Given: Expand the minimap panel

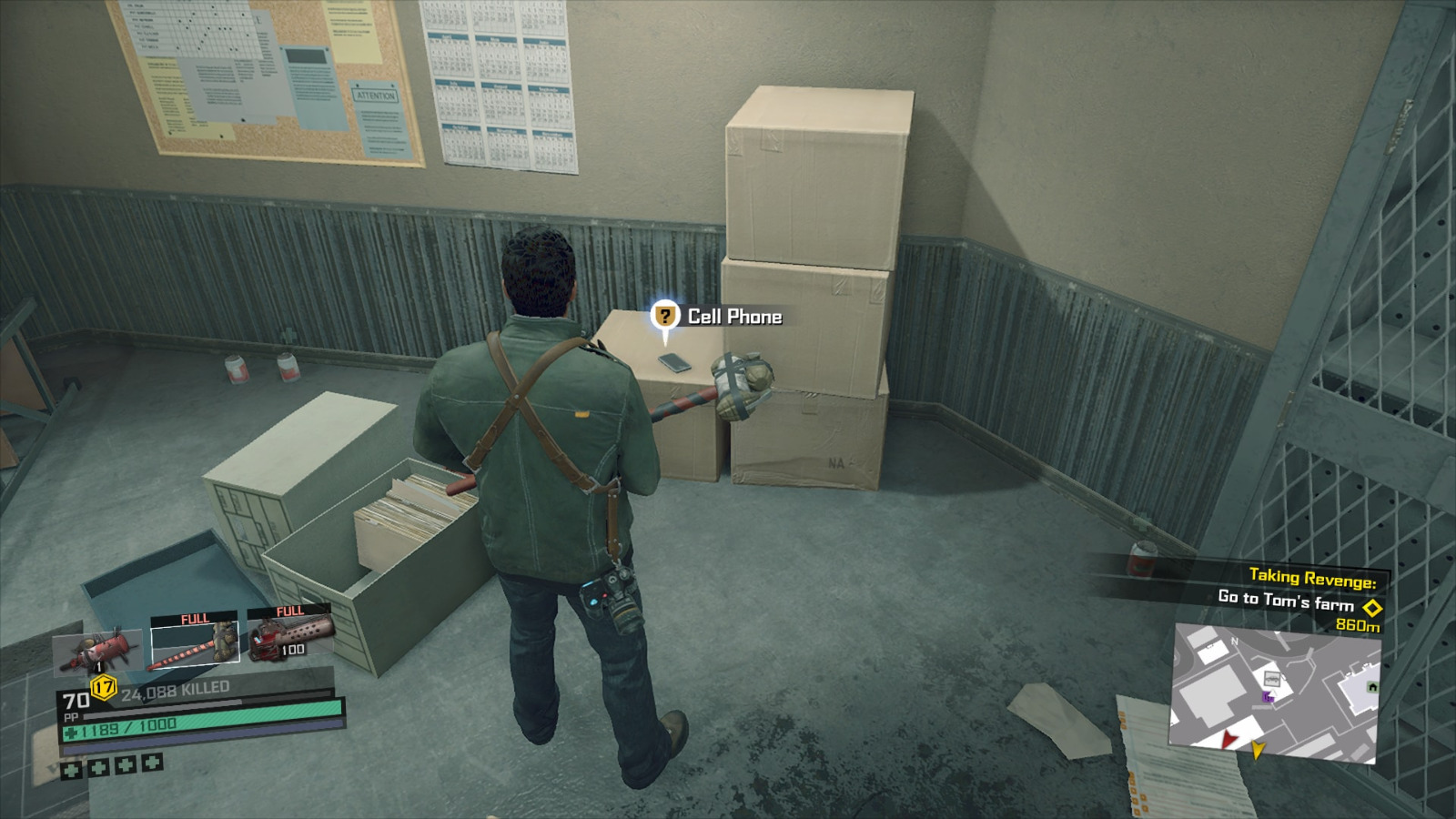Looking at the screenshot, I should (x=1274, y=696).
